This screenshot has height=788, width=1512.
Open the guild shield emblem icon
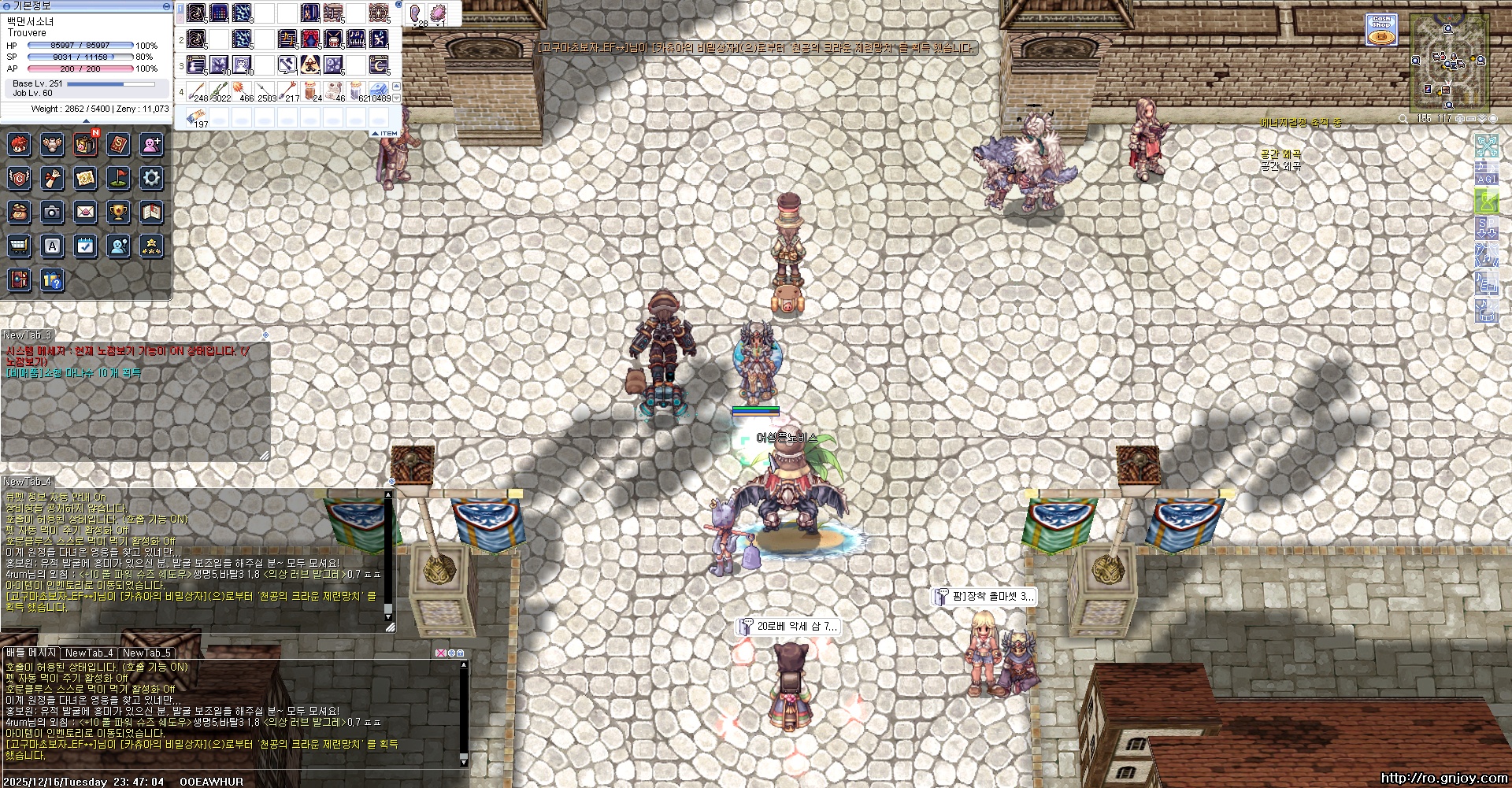[19, 178]
